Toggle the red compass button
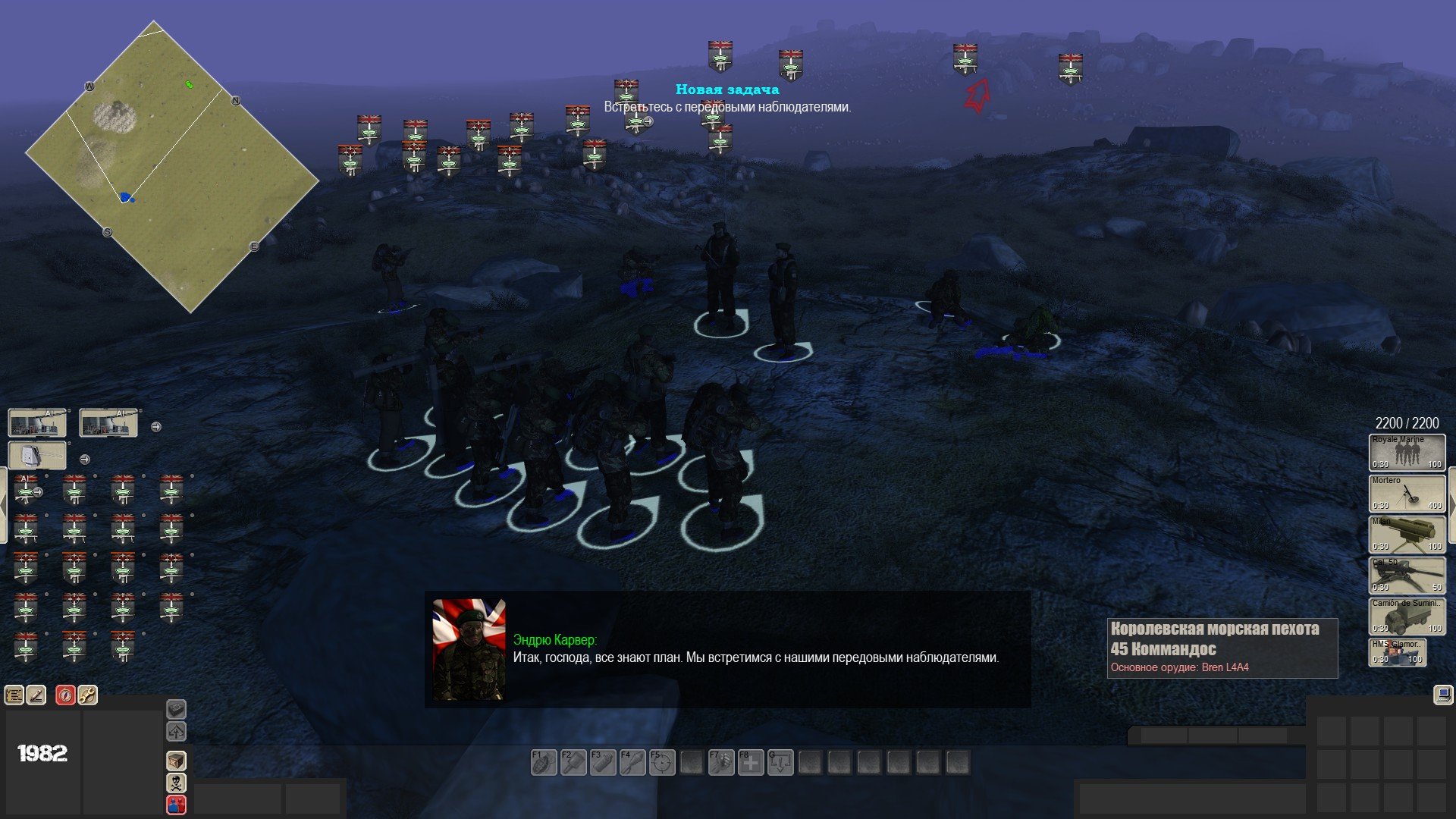The image size is (1456, 819). pyautogui.click(x=65, y=695)
